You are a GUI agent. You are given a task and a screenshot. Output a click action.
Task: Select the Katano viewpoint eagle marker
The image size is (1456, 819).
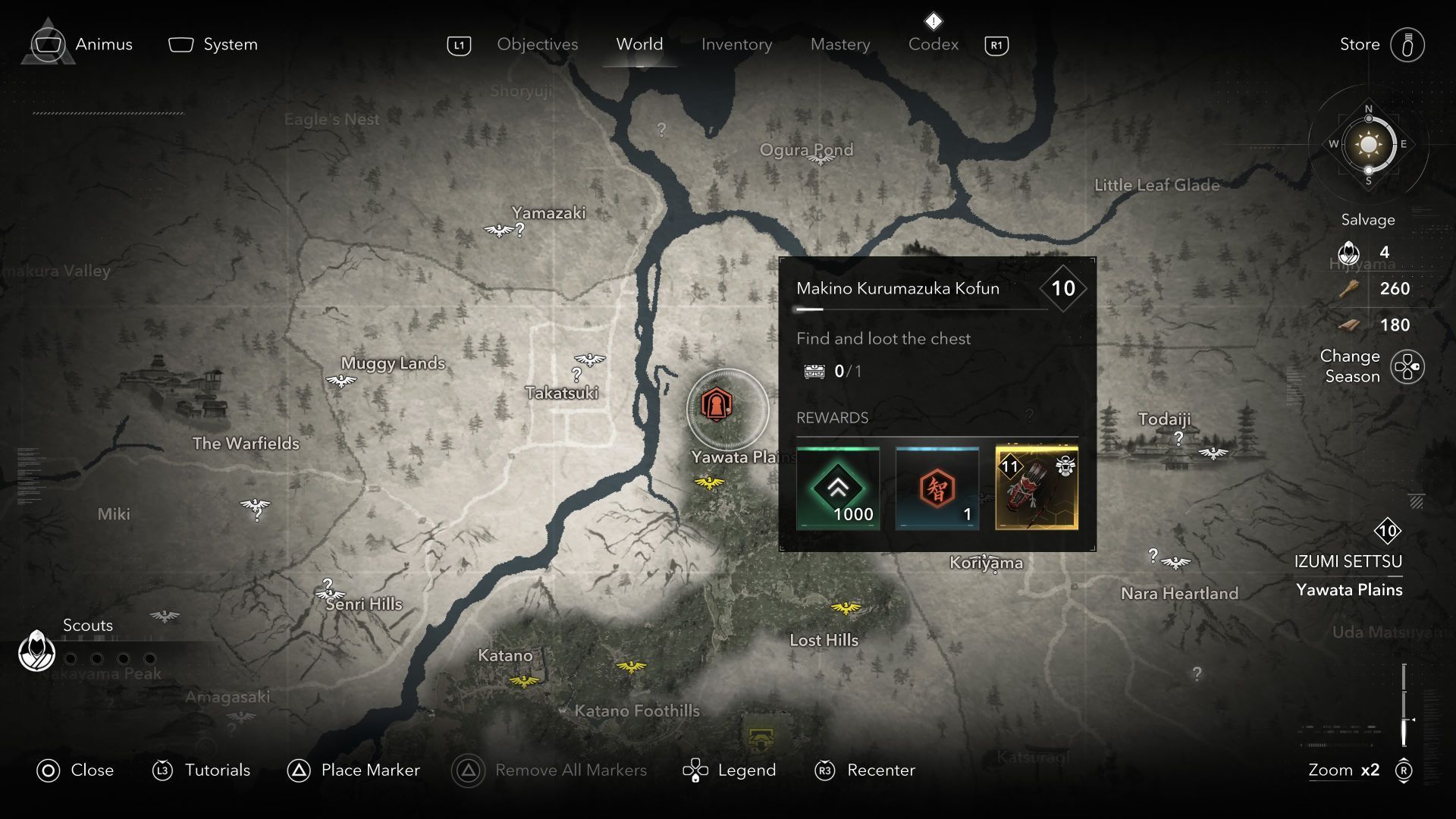pos(524,680)
